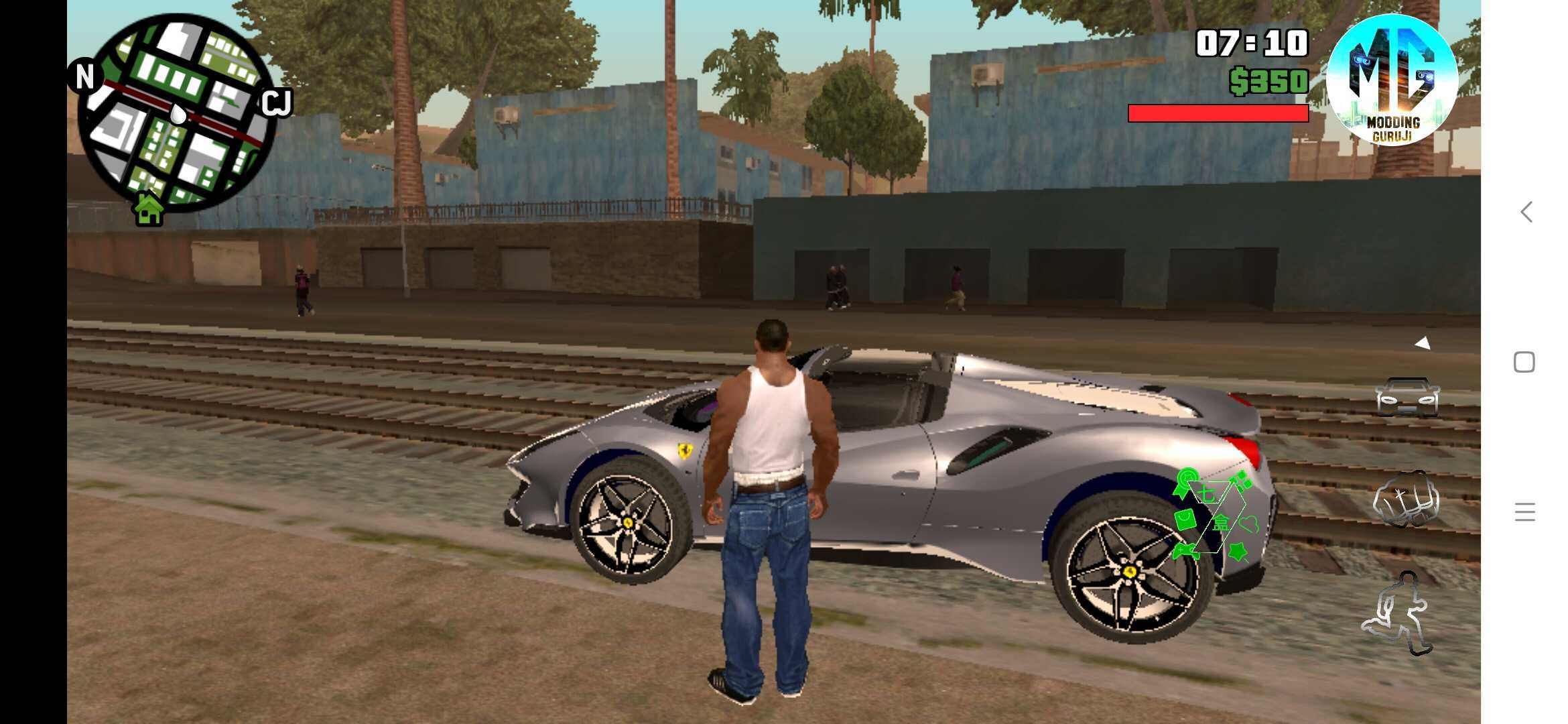The width and height of the screenshot is (1568, 724).
Task: Expand the back chevron on screen edge
Action: point(1526,212)
